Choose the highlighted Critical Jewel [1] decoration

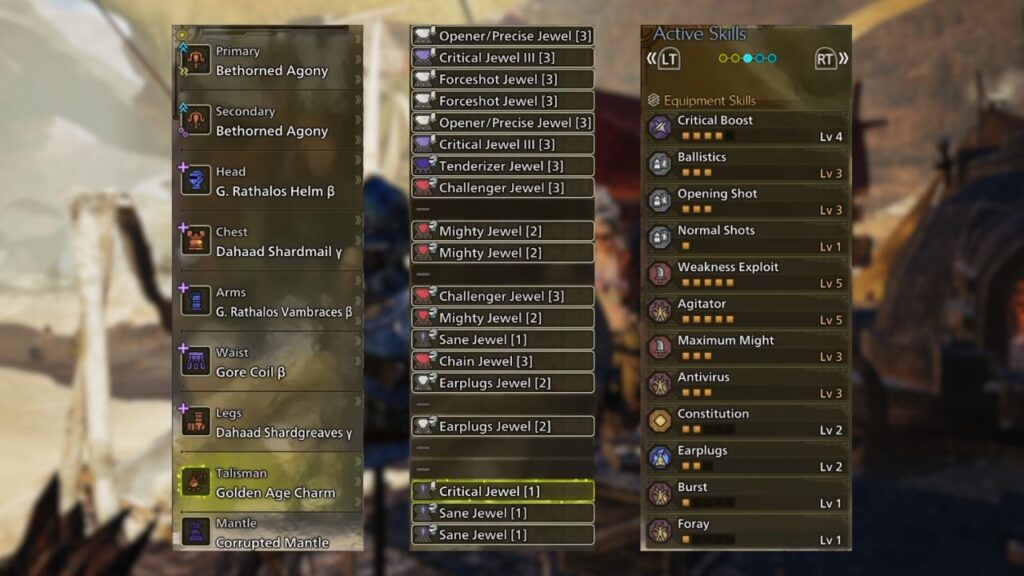click(x=502, y=491)
